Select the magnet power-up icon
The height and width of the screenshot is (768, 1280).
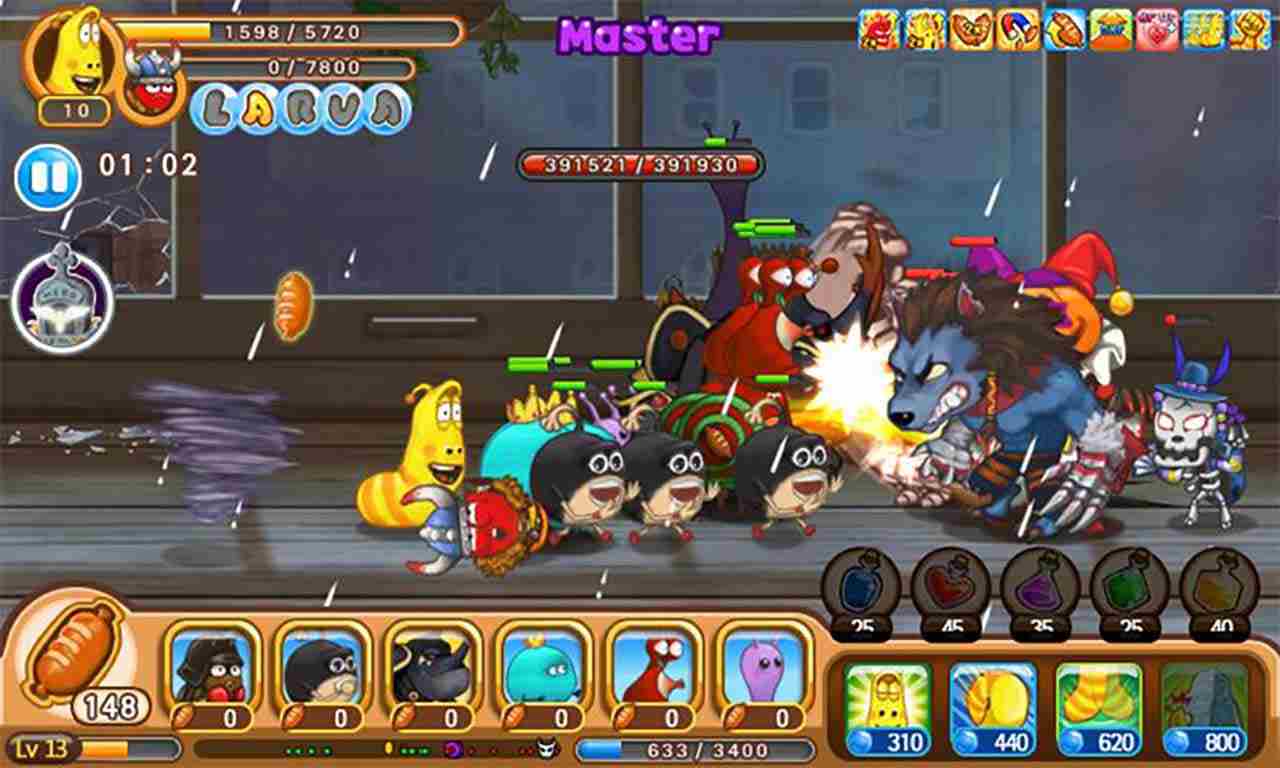[1015, 24]
